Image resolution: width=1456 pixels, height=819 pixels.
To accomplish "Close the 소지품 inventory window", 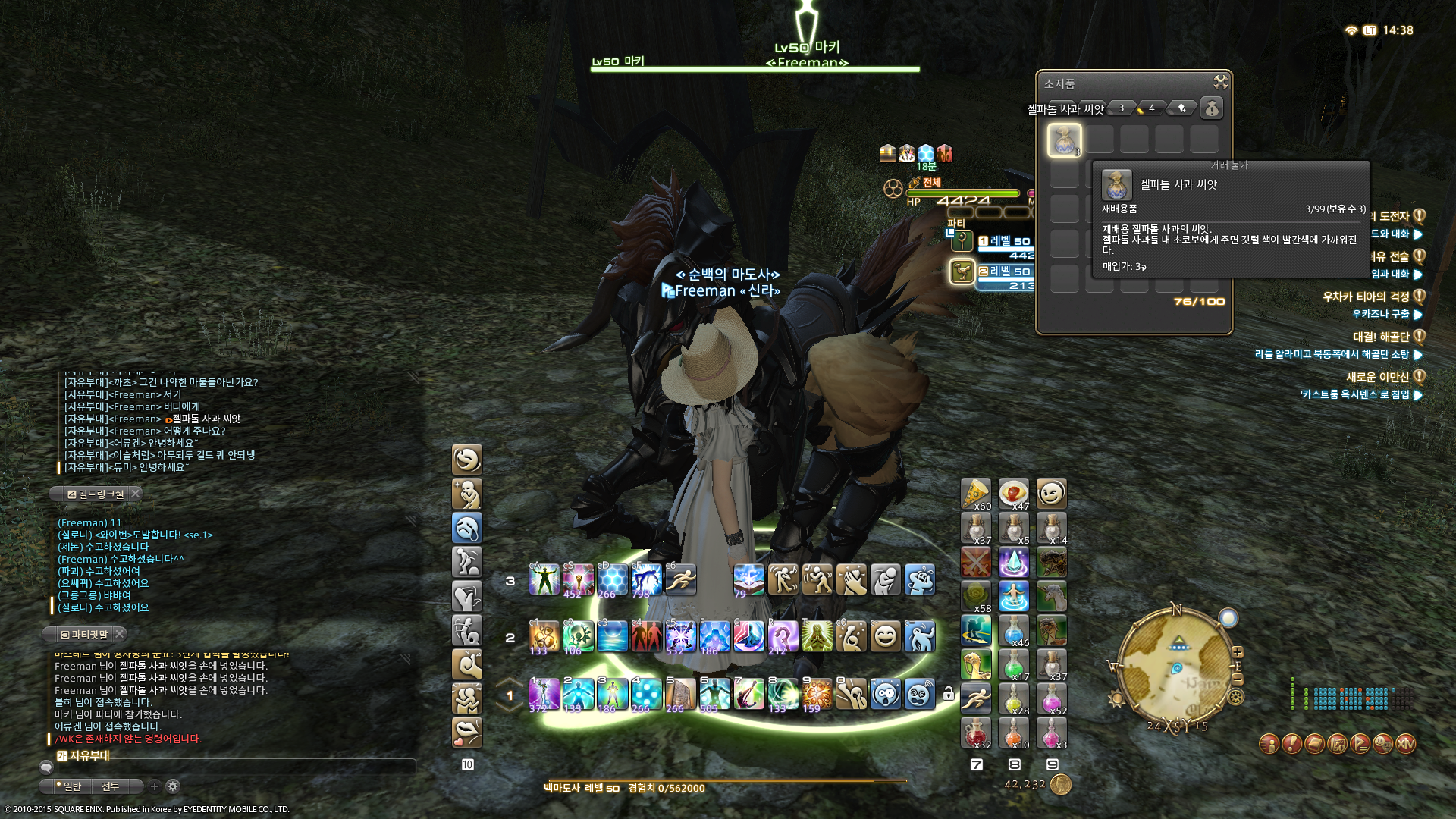I will [1220, 82].
